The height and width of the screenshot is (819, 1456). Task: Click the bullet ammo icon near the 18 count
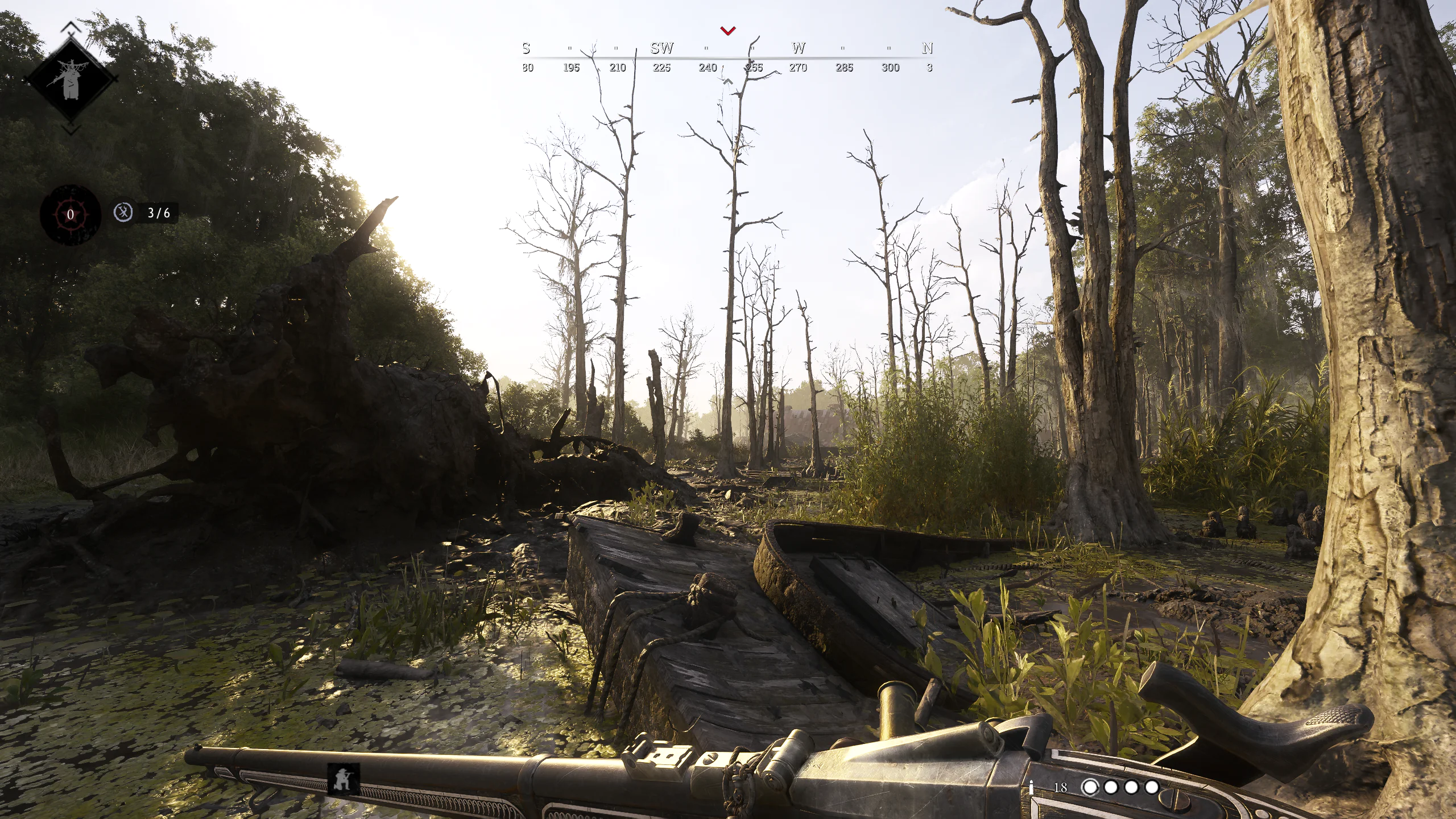coord(1031,789)
